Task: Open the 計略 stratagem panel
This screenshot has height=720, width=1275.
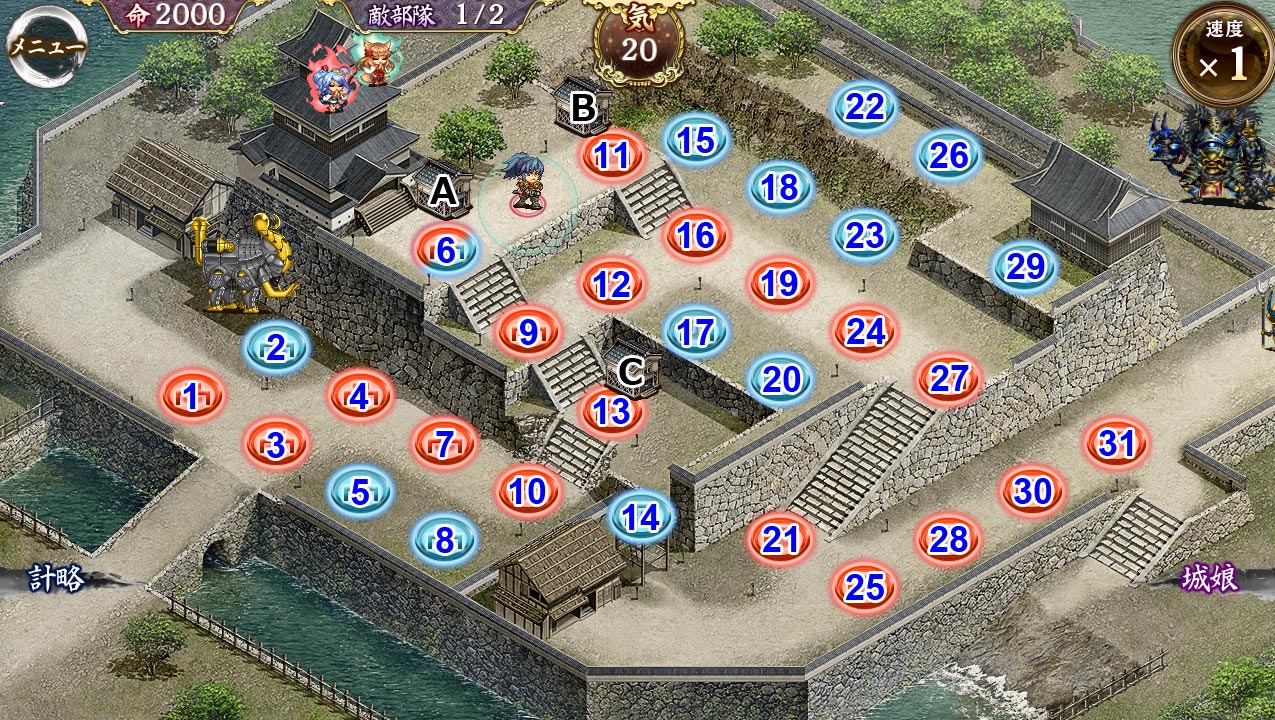Action: click(57, 579)
